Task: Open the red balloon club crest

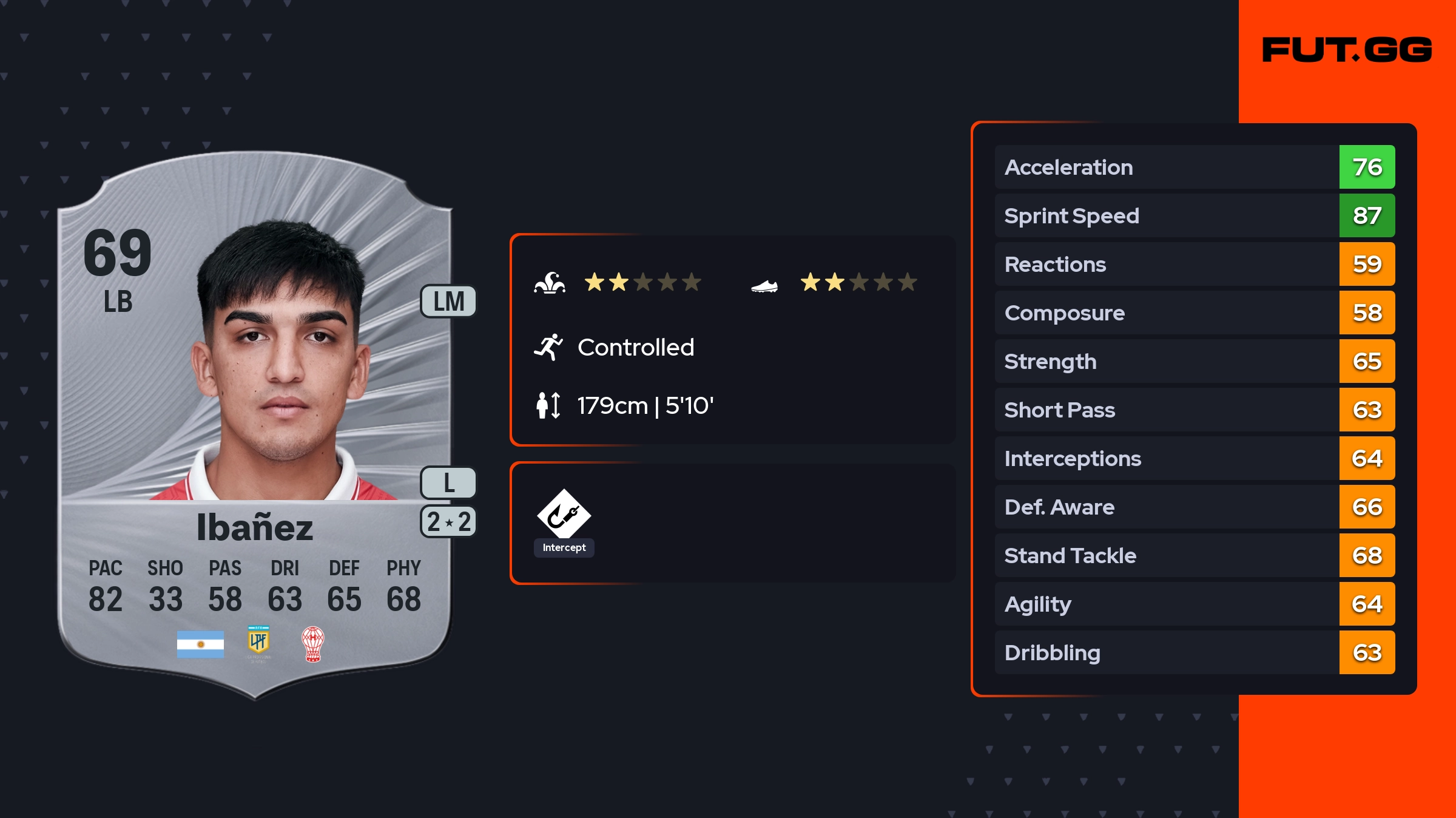Action: click(313, 644)
